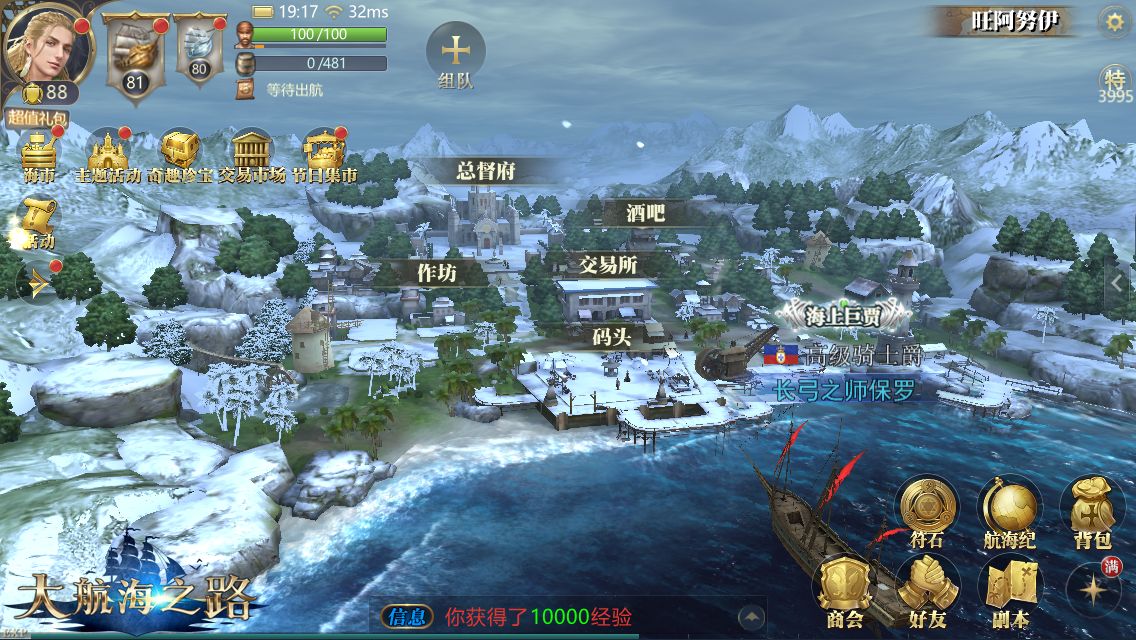Open the 商会 guild menu

click(x=845, y=590)
